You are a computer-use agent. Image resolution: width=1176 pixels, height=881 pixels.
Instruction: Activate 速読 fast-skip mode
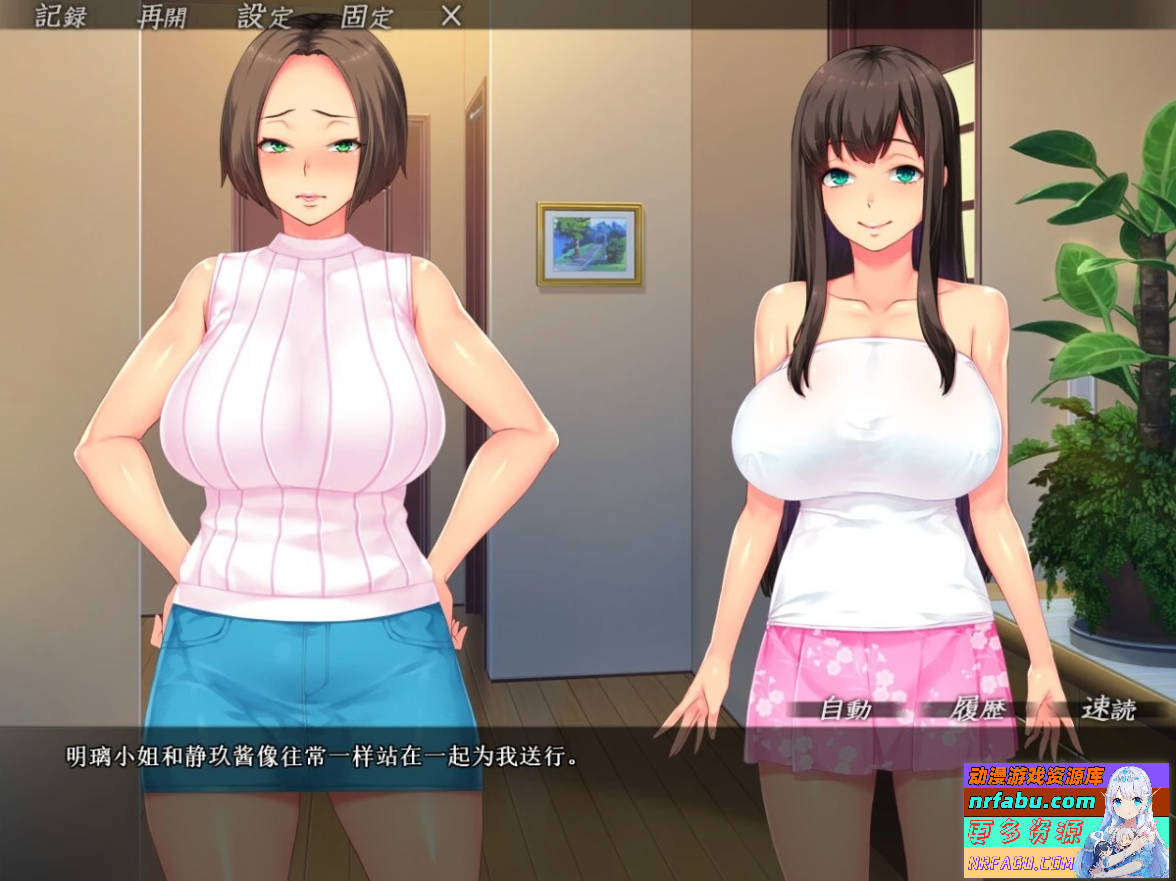point(1108,710)
